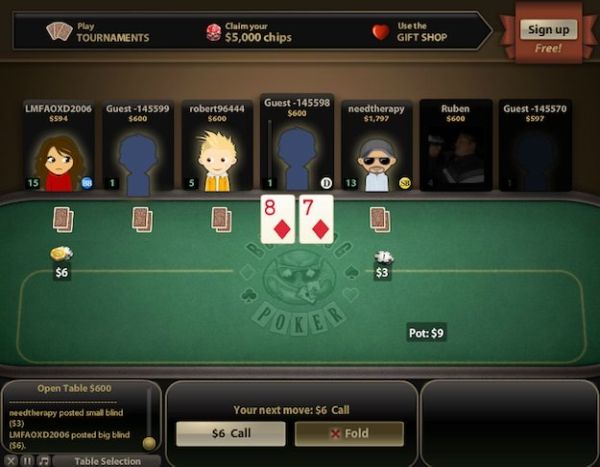Click the 8 of diamonds card
The image size is (600, 467).
point(277,219)
